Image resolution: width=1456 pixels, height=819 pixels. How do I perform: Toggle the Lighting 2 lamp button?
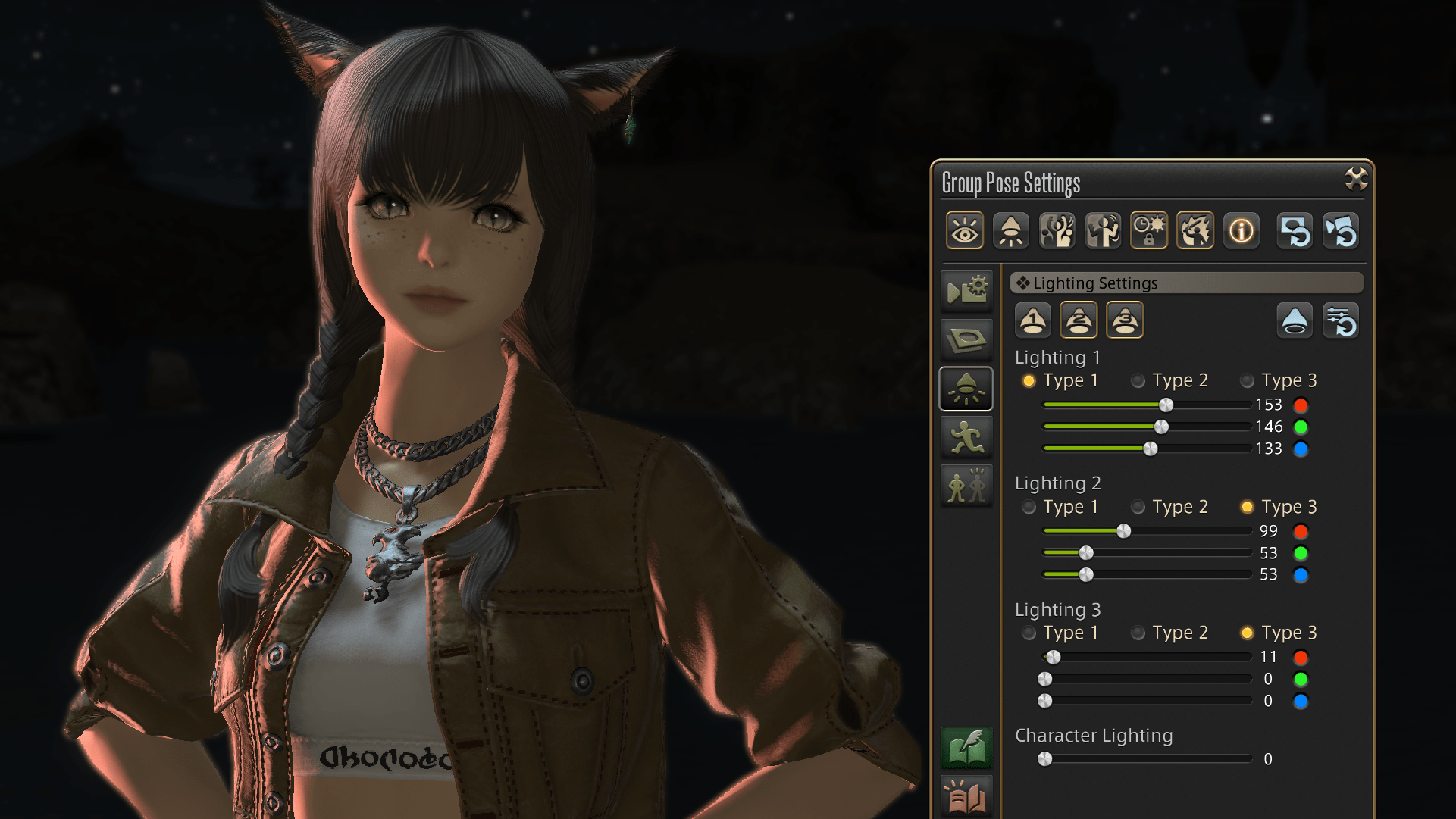click(x=1079, y=320)
